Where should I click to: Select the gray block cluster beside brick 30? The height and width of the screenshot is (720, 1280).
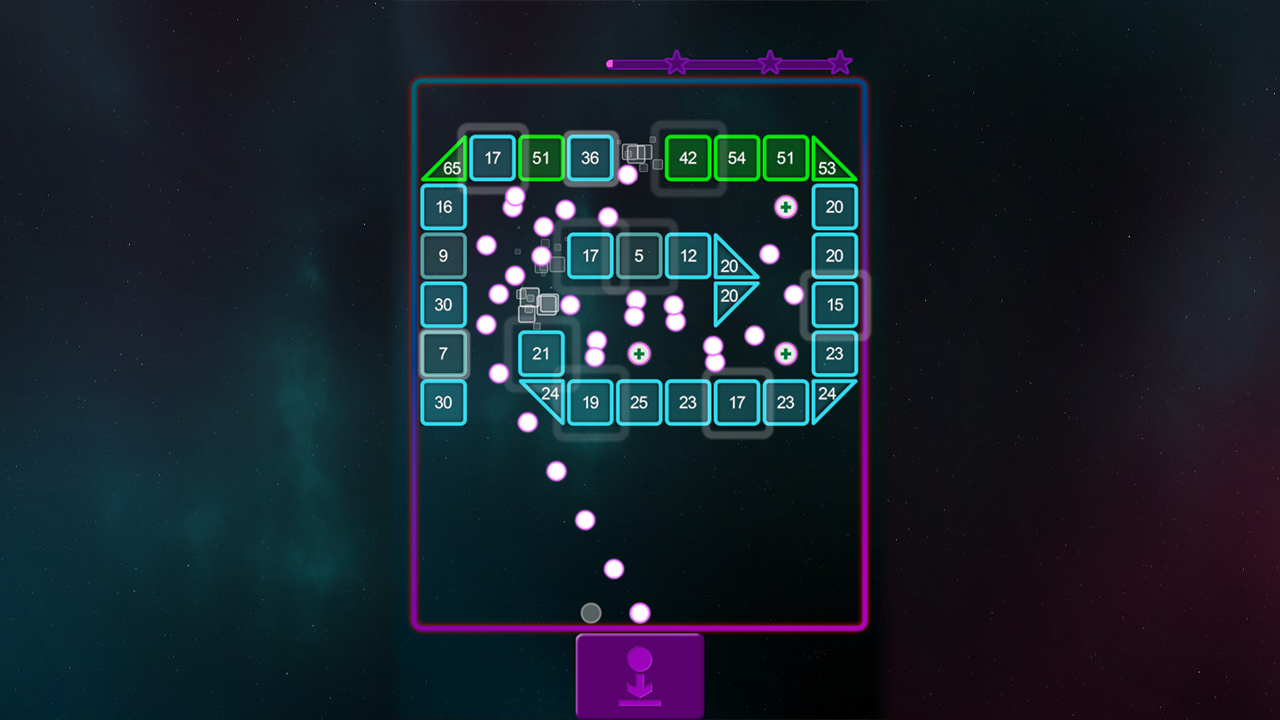536,303
